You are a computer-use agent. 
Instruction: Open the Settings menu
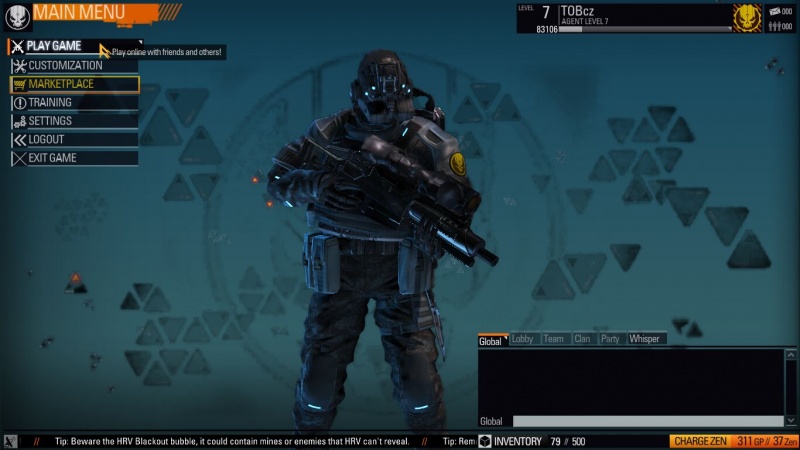tap(50, 121)
